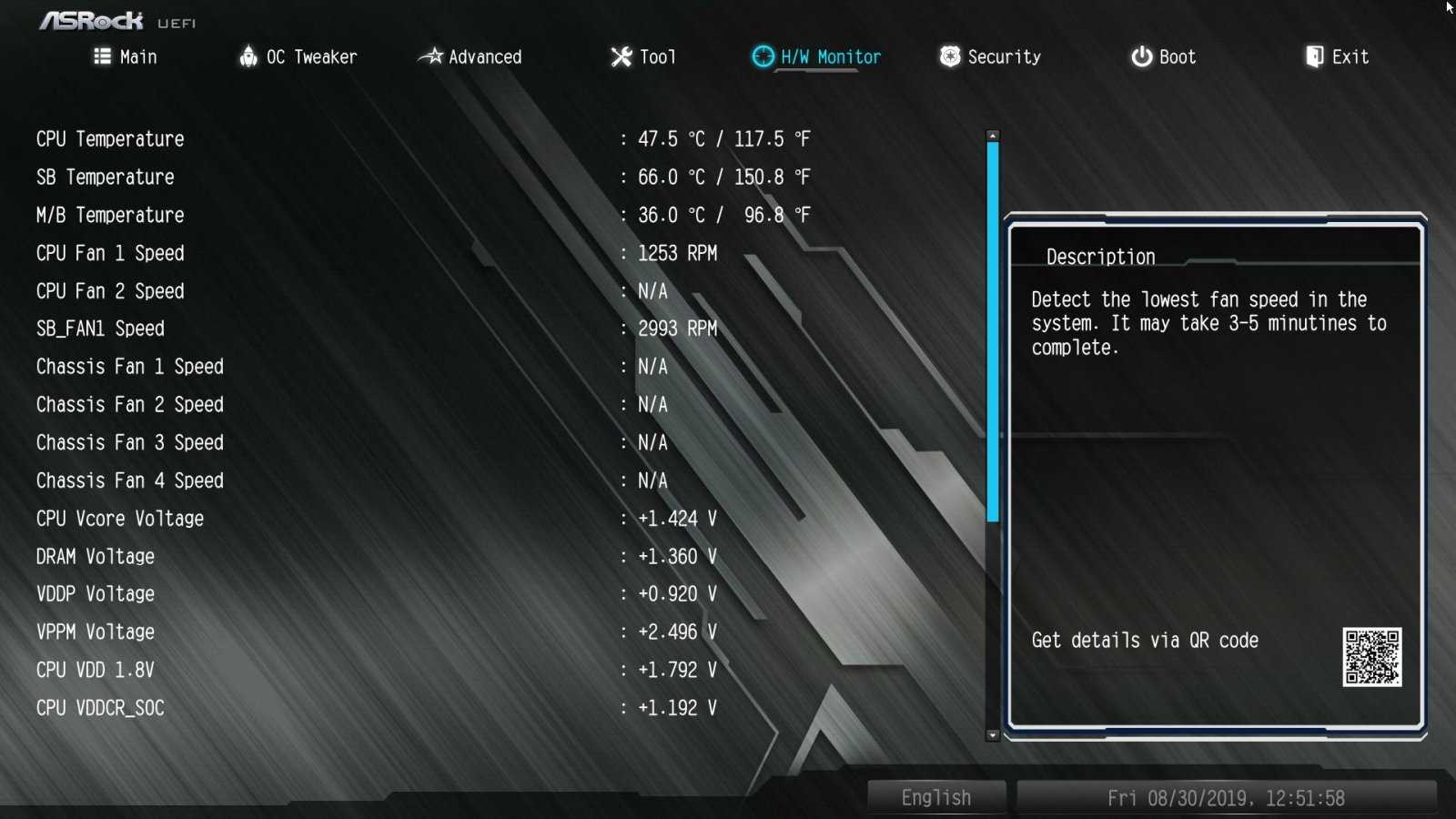Click the English language button
This screenshot has width=1456, height=819.
click(x=936, y=798)
